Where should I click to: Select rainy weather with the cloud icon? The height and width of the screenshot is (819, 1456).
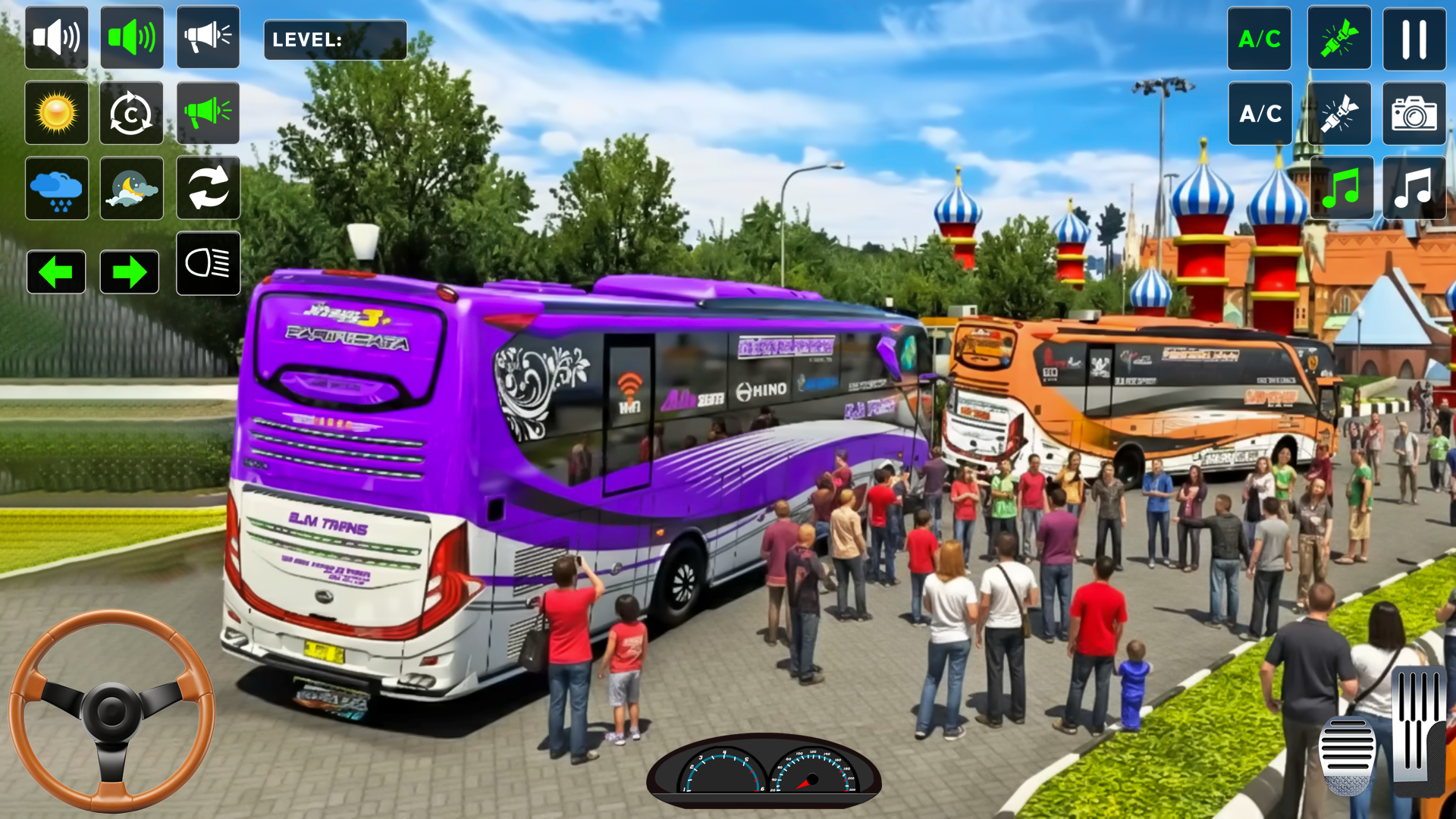[x=56, y=188]
